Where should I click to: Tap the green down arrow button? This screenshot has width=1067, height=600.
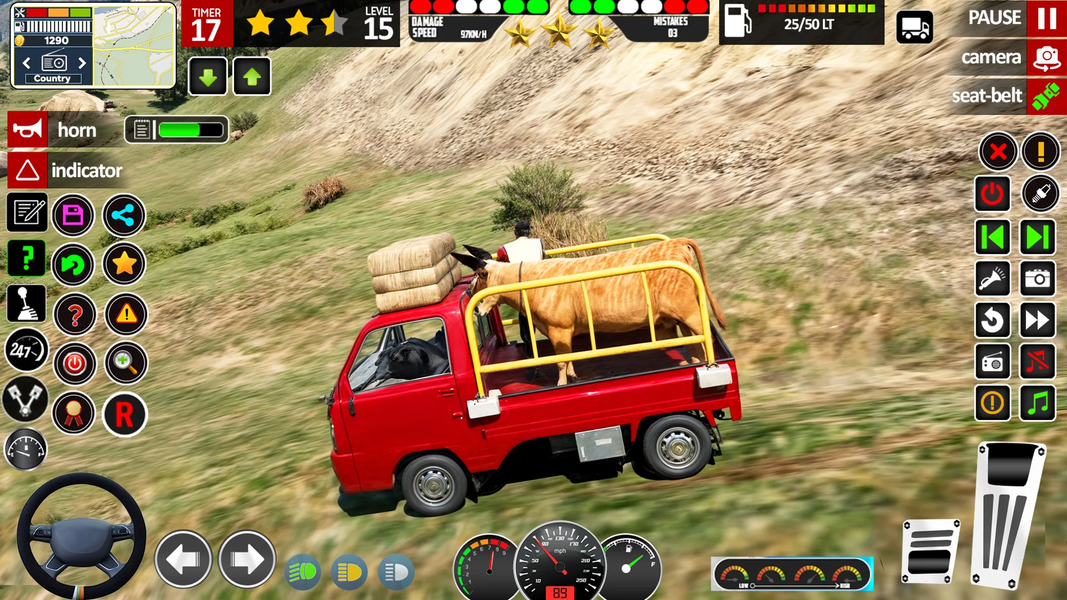pos(208,77)
